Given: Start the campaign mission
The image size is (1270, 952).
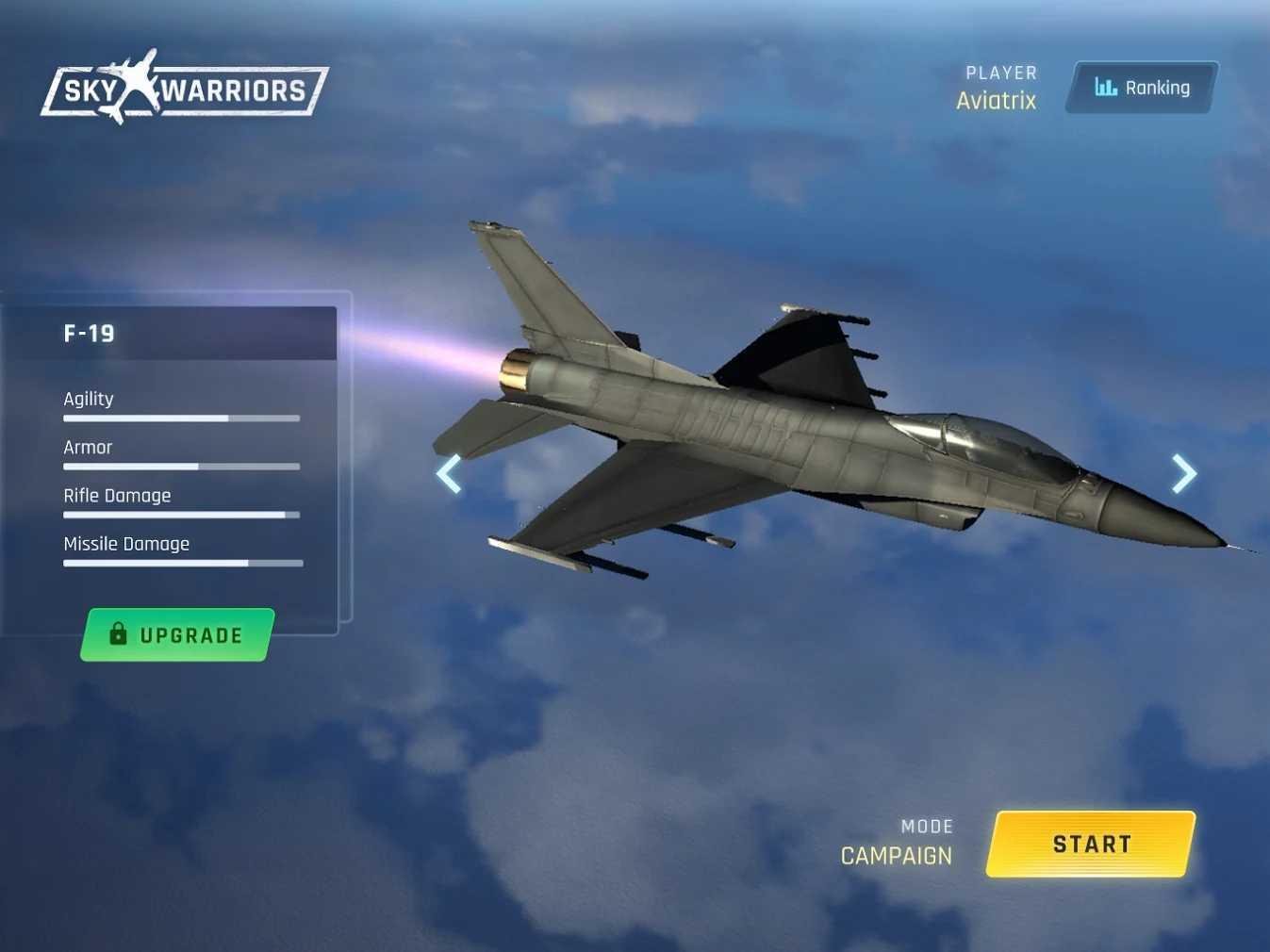Looking at the screenshot, I should pos(1091,845).
